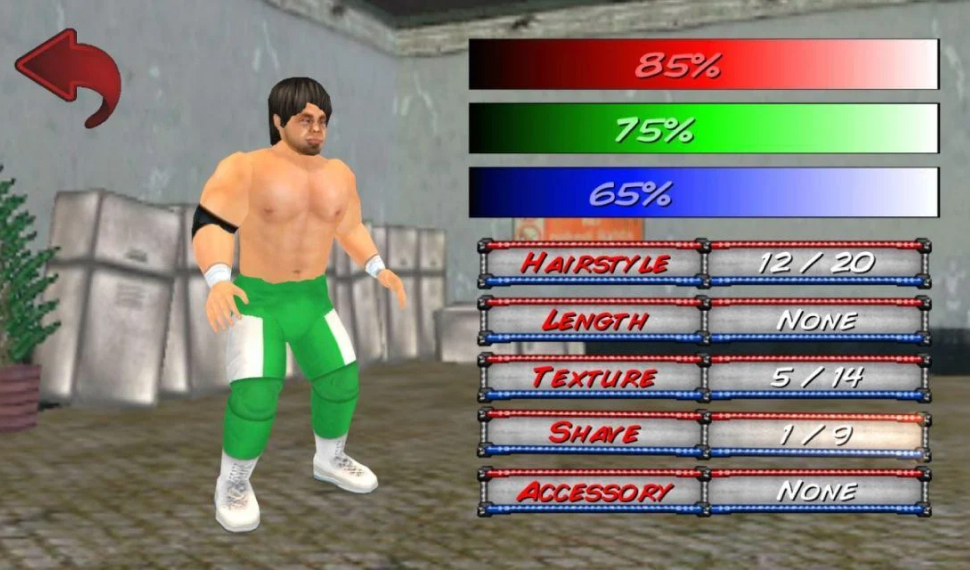Adjust the green color slider at 75%
970x570 pixels.
pos(703,129)
